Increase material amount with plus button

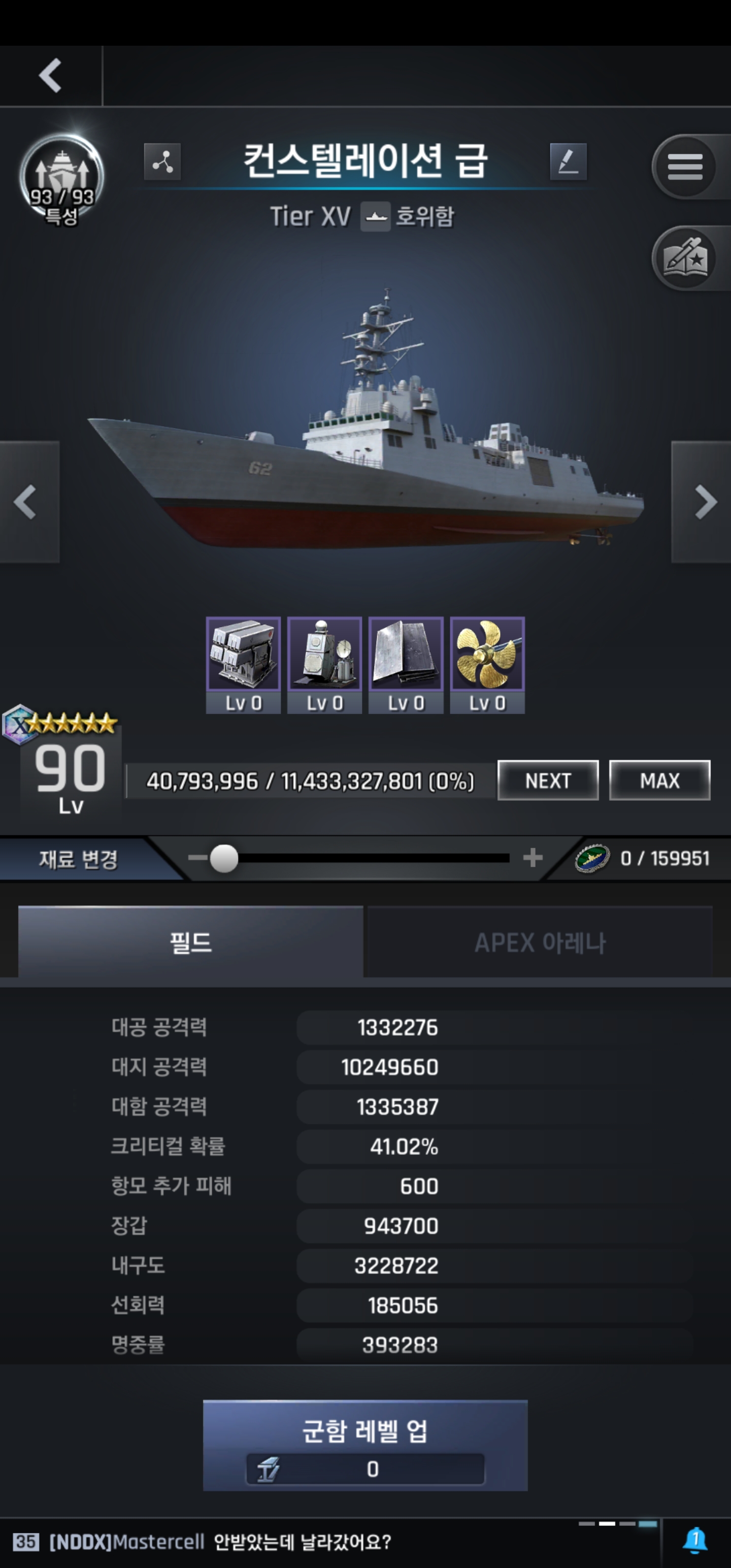point(533,858)
